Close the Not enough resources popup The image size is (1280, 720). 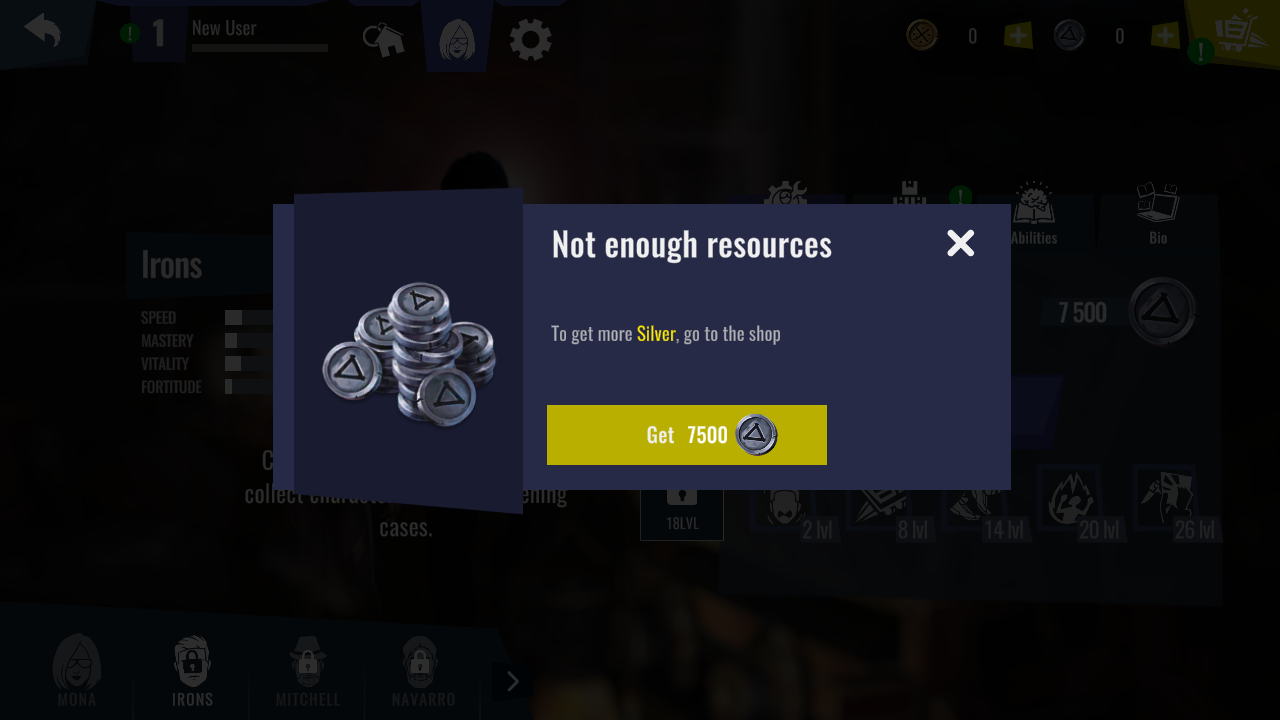coord(960,243)
